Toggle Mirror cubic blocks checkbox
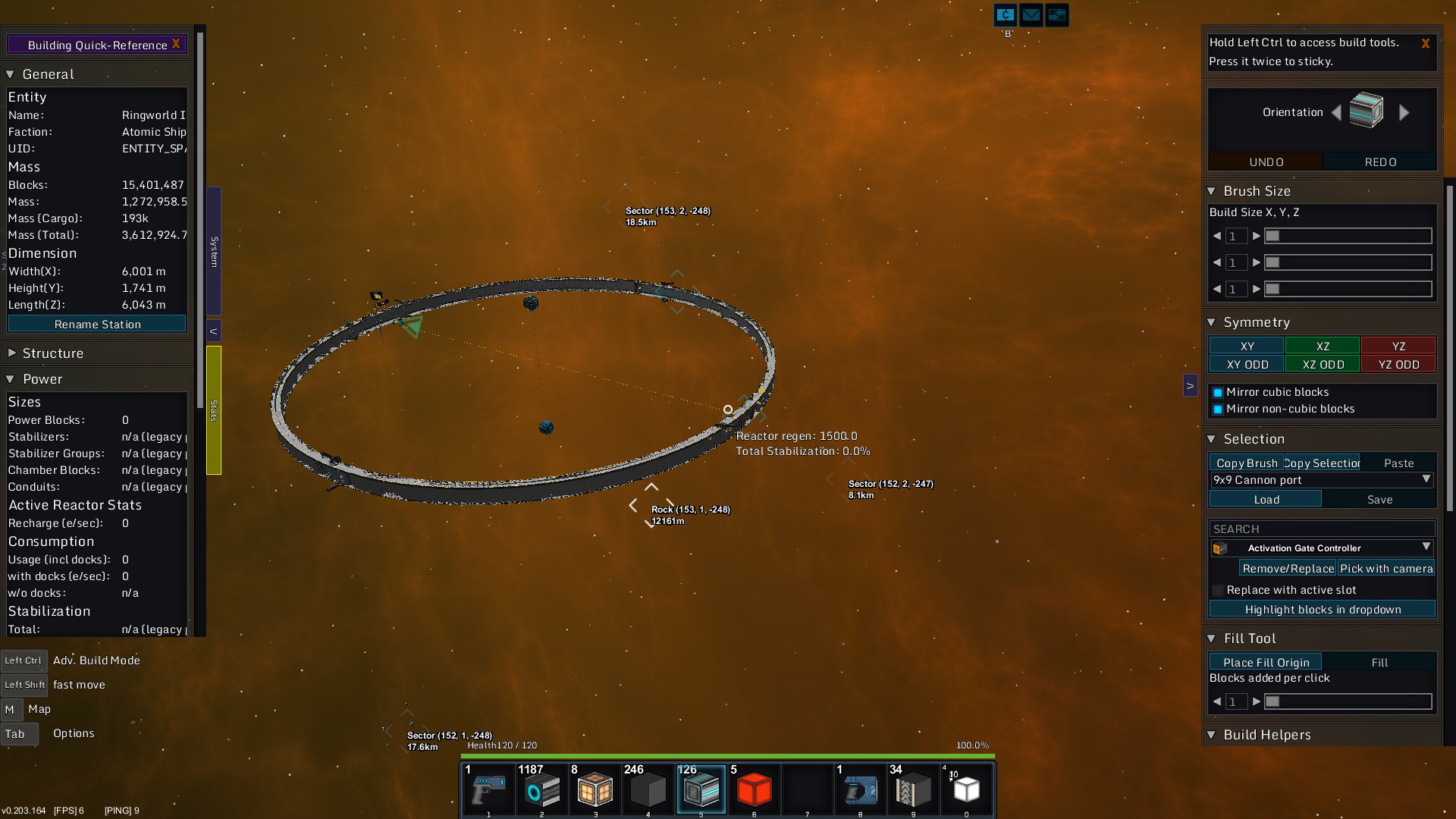The width and height of the screenshot is (1456, 819). point(1218,393)
